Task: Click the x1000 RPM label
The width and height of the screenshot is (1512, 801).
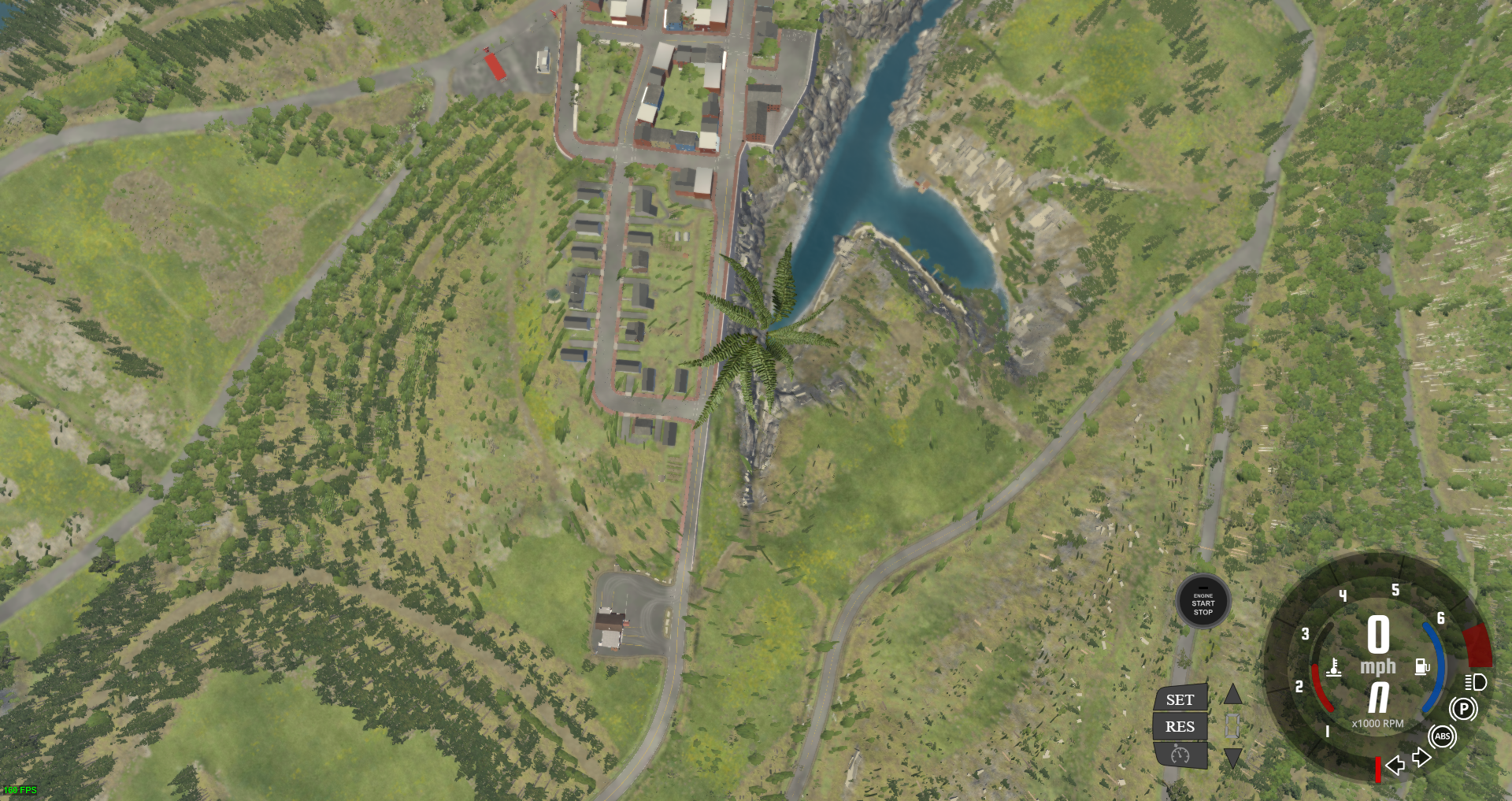Action: tap(1377, 723)
